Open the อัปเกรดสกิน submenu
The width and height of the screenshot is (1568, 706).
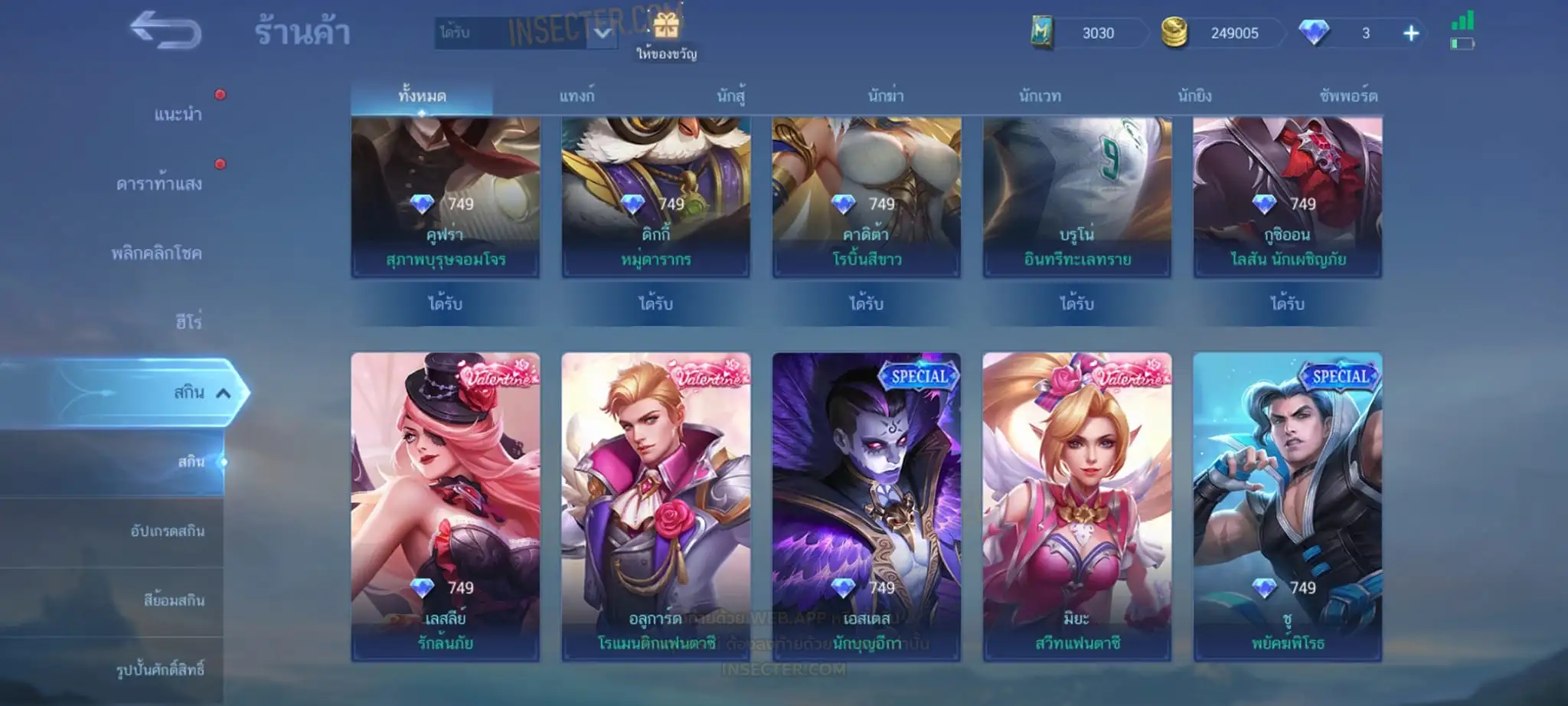(167, 531)
